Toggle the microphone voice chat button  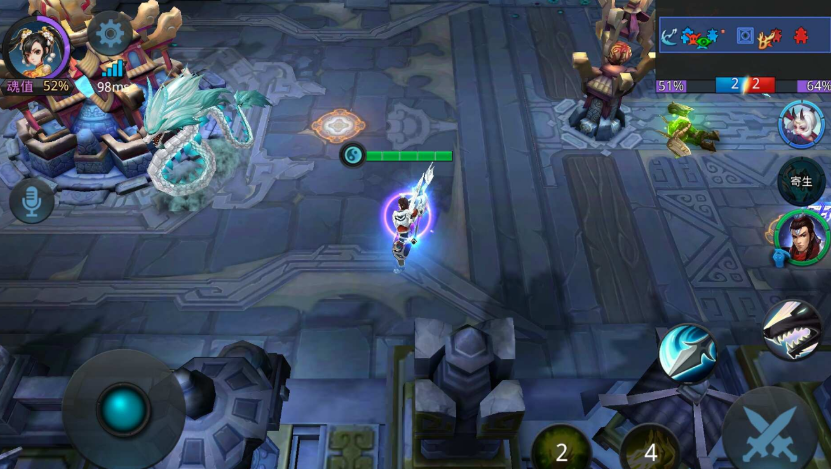pyautogui.click(x=32, y=202)
